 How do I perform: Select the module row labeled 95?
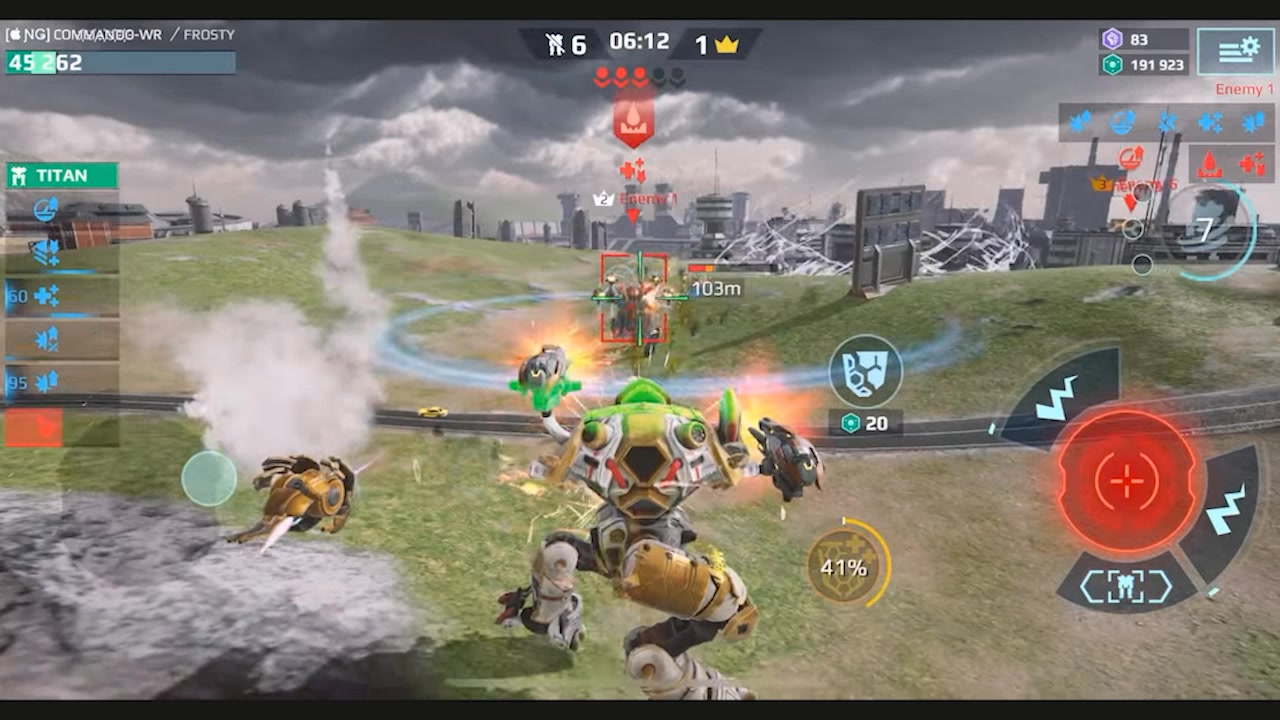pyautogui.click(x=62, y=382)
